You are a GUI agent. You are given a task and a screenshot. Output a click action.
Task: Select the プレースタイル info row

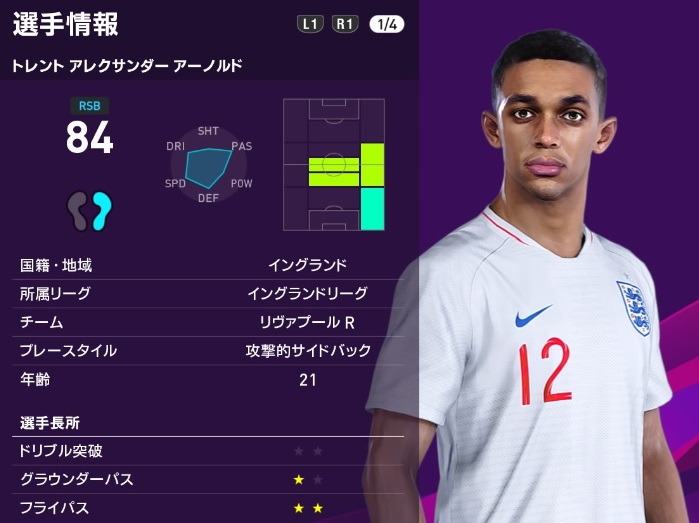point(210,351)
